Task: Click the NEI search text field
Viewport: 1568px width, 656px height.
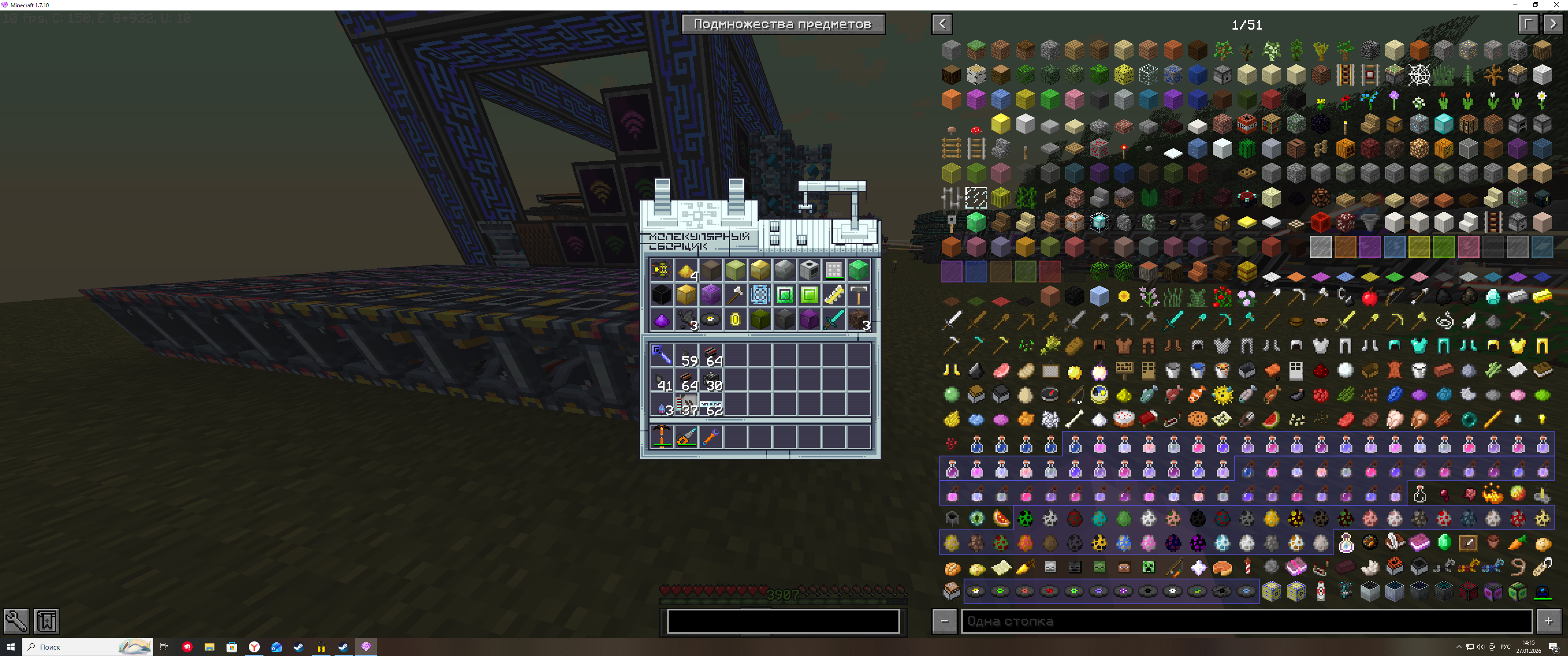Action: click(x=1245, y=621)
